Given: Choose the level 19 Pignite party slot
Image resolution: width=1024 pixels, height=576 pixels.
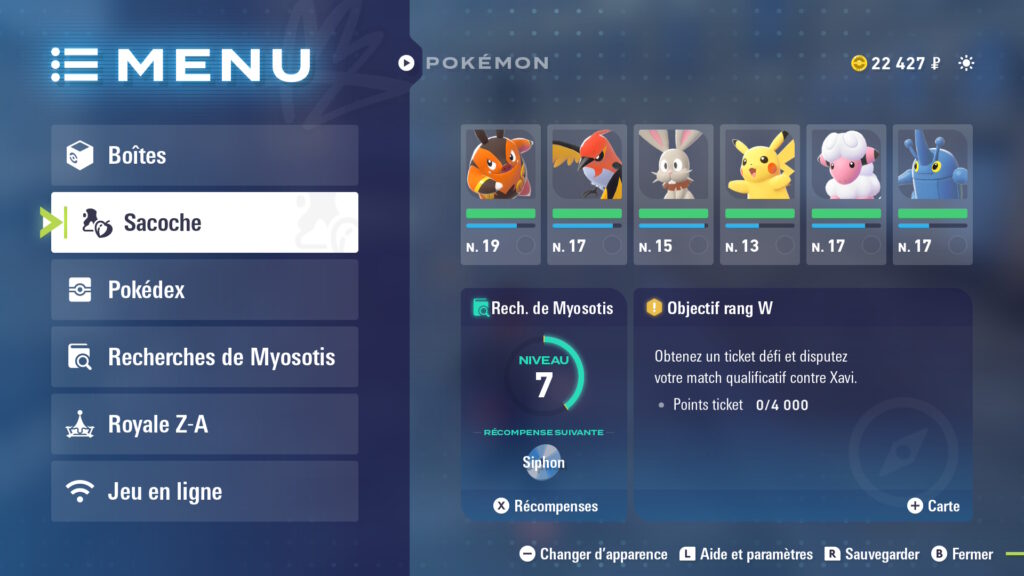Looking at the screenshot, I should pyautogui.click(x=500, y=194).
